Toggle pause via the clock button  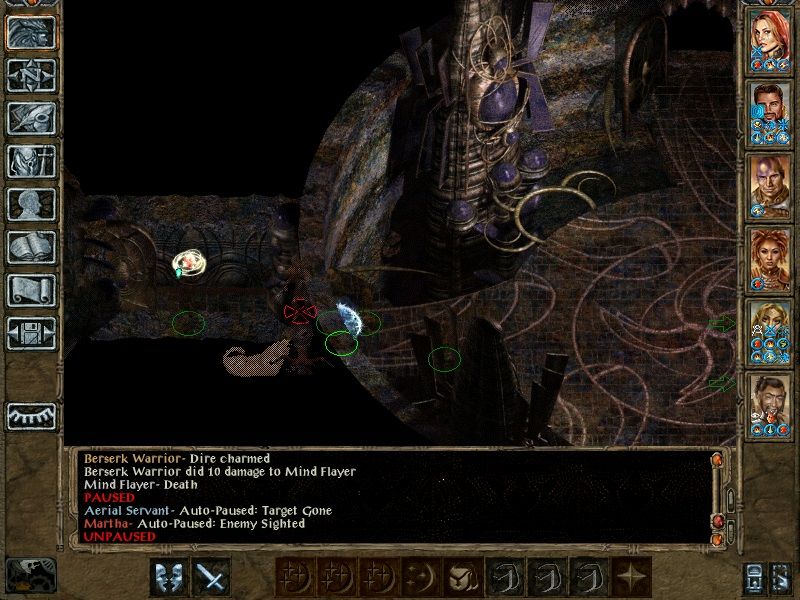(30, 575)
